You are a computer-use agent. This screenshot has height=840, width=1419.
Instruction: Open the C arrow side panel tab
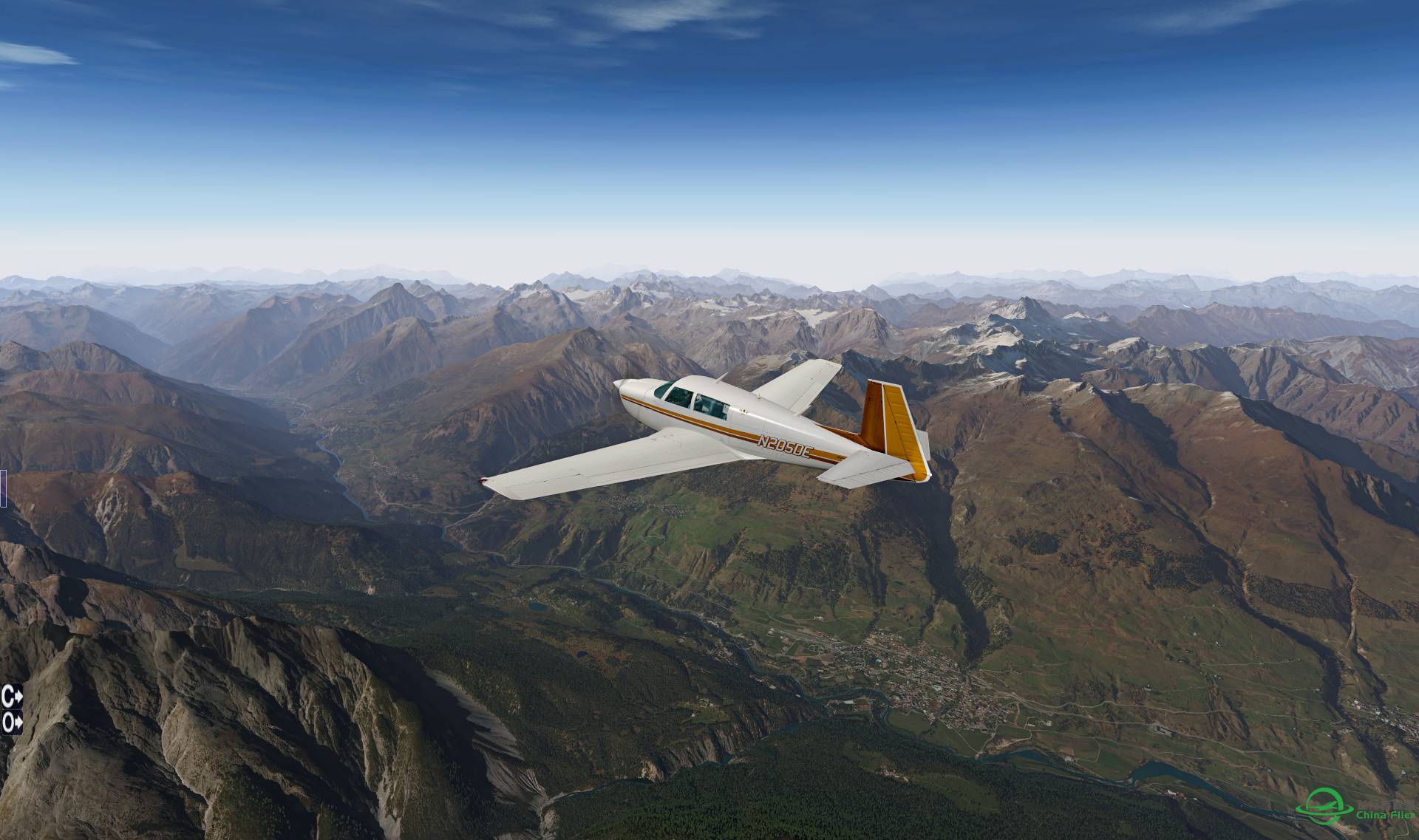(12, 696)
